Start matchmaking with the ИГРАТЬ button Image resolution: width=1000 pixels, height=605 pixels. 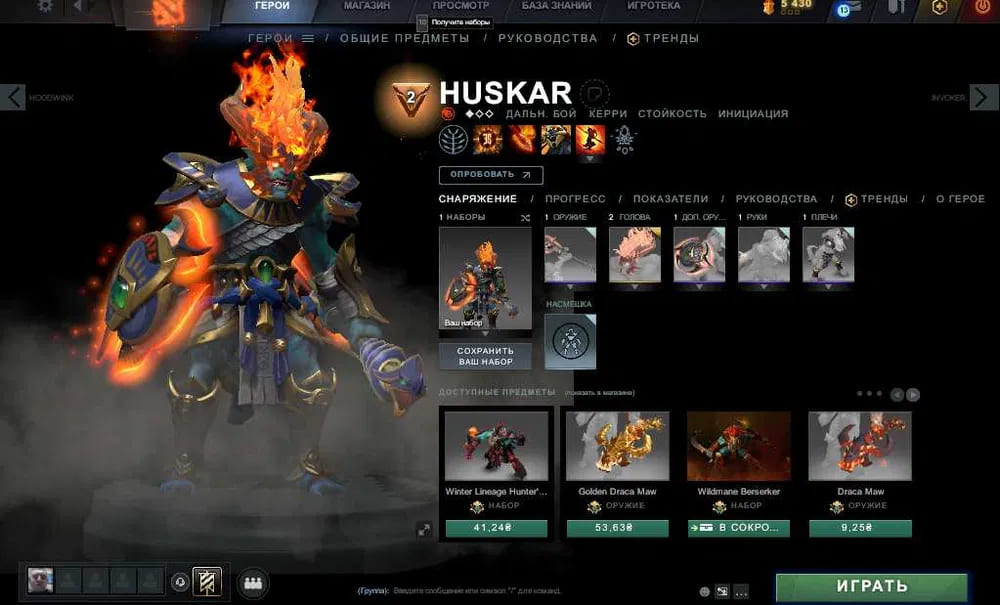(x=871, y=586)
